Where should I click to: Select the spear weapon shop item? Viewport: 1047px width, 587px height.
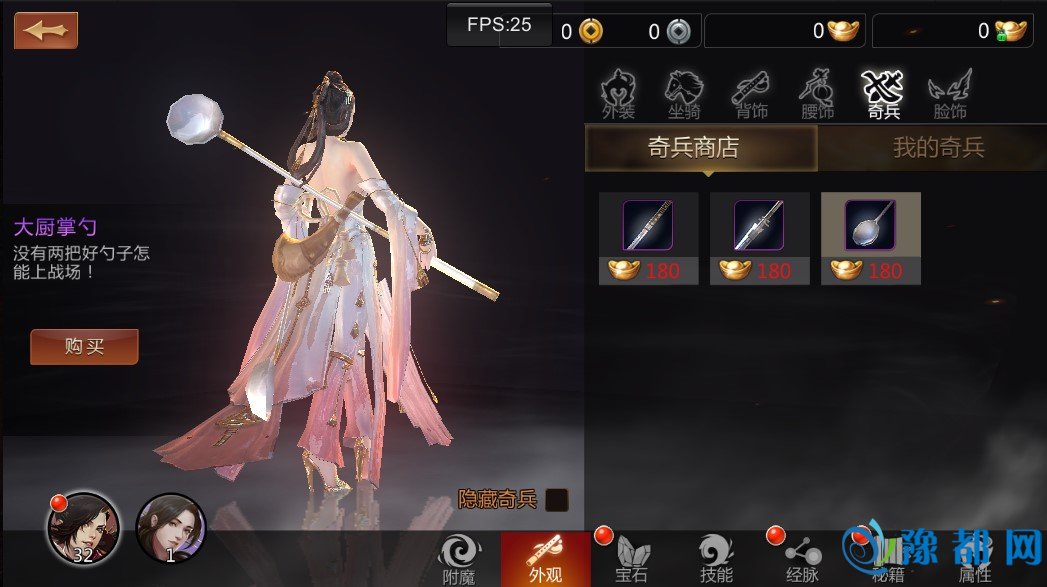pyautogui.click(x=759, y=238)
